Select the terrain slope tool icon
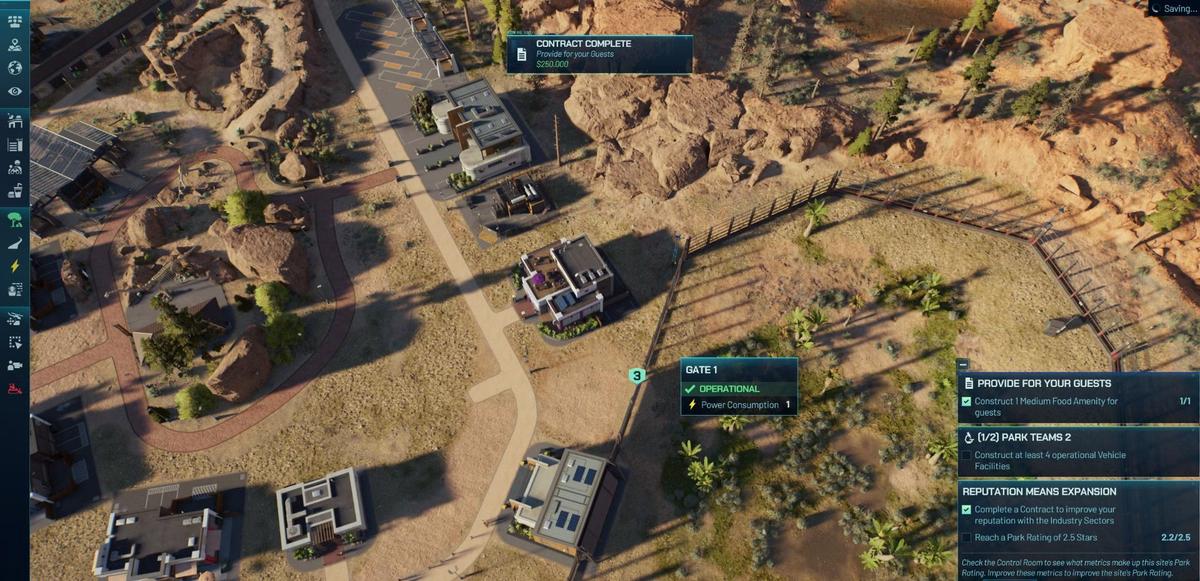The height and width of the screenshot is (581, 1200). pyautogui.click(x=15, y=242)
